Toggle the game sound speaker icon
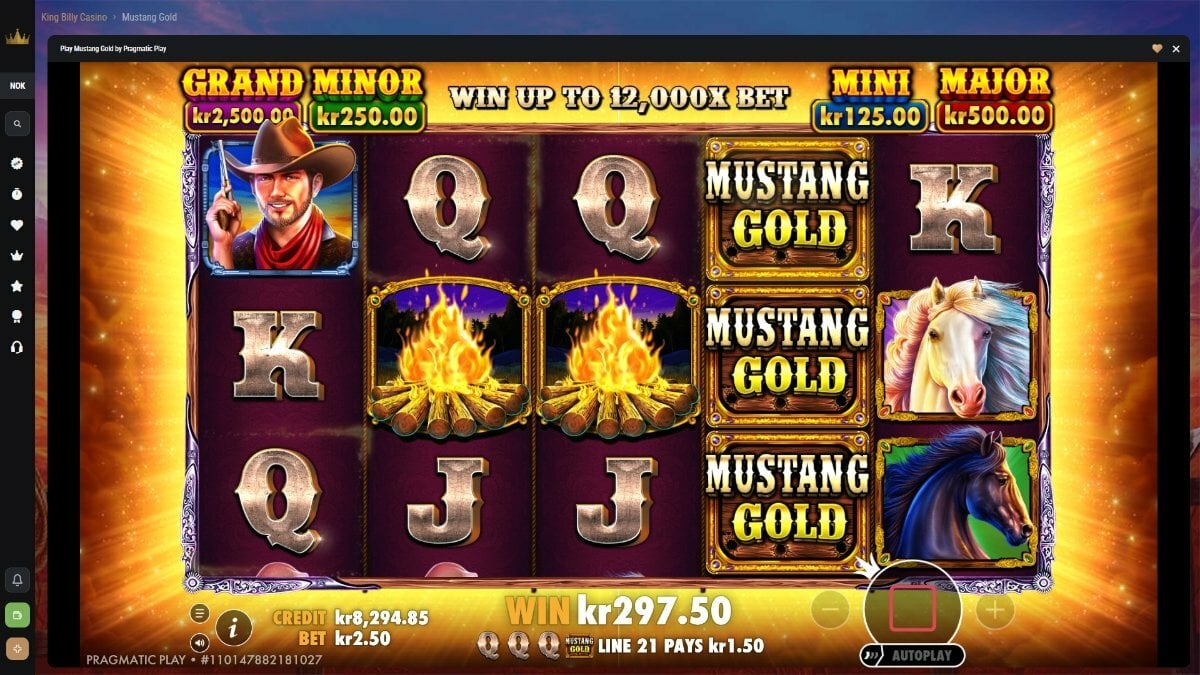The image size is (1200, 675). 200,642
